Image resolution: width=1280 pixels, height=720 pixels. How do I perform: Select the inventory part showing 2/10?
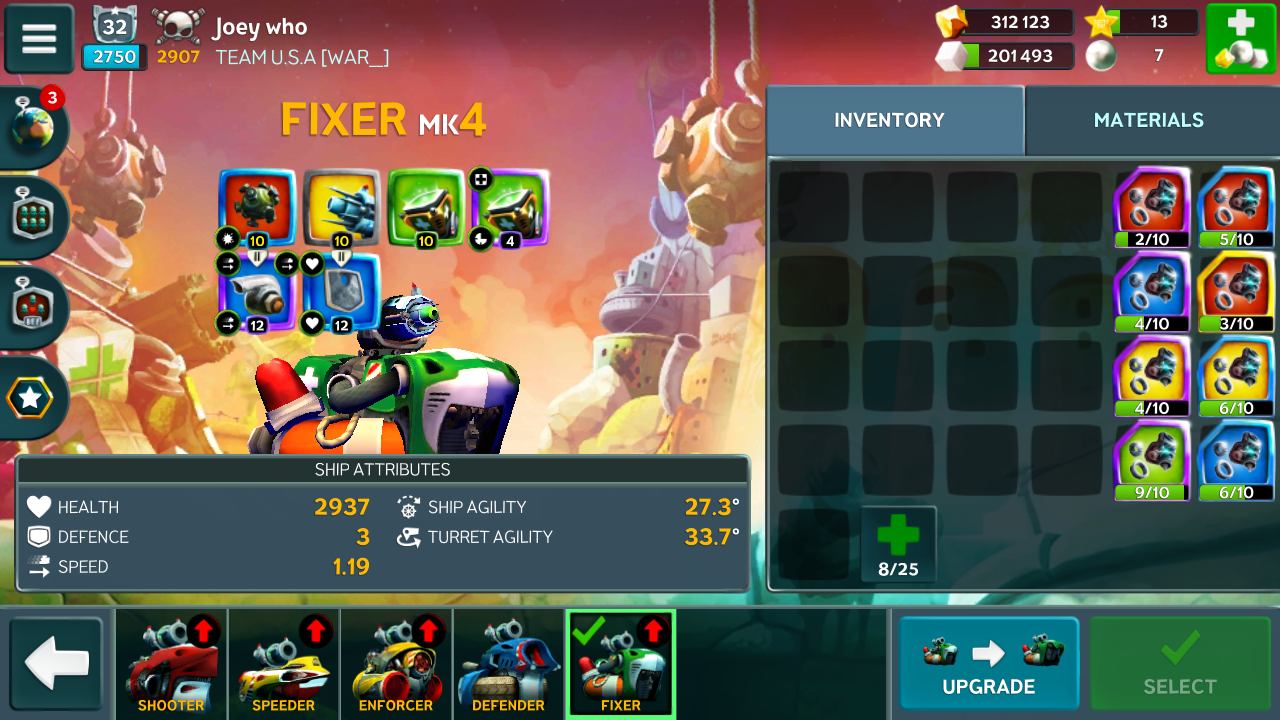pyautogui.click(x=1152, y=207)
